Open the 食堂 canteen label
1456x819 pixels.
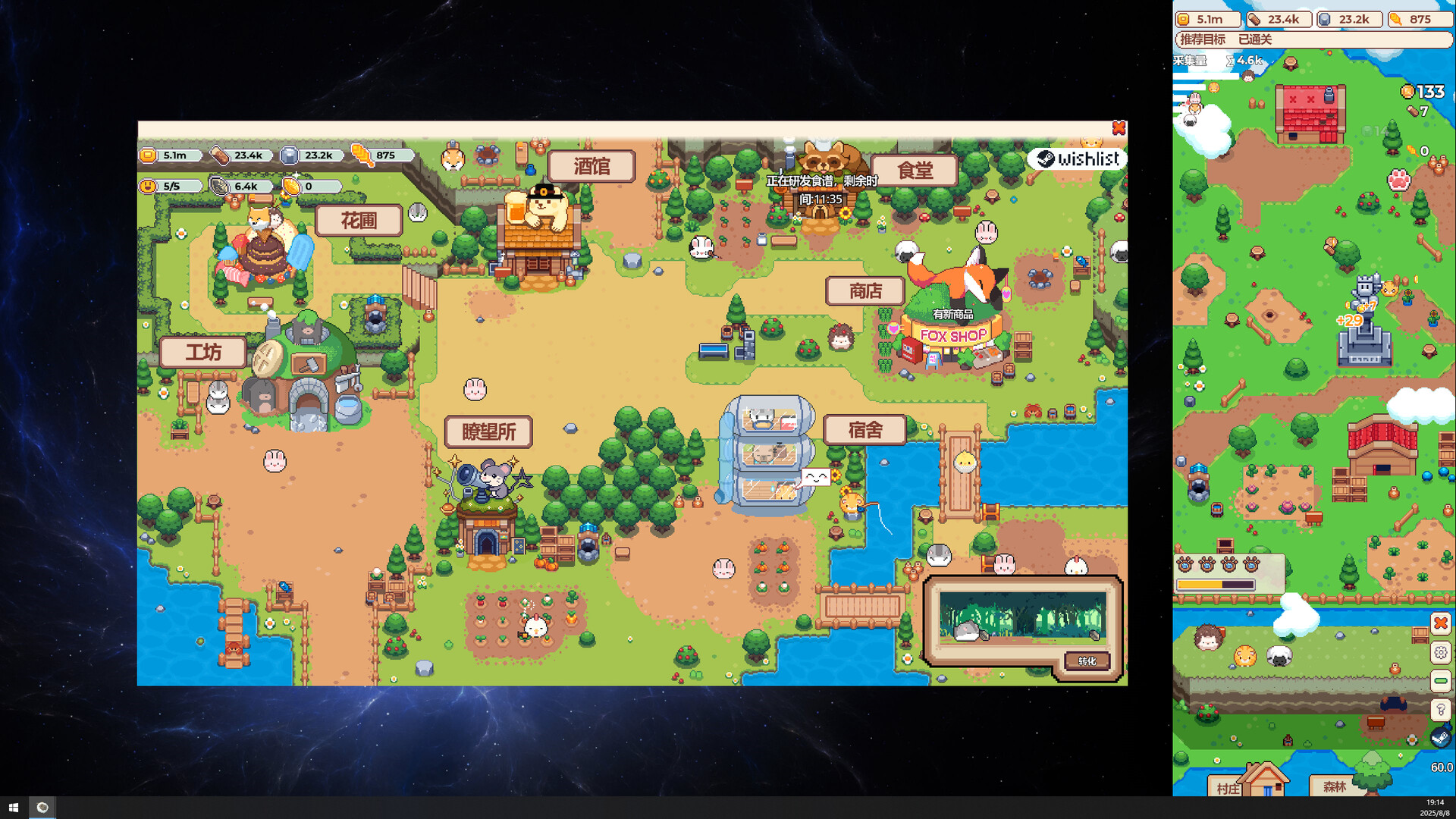pos(915,171)
